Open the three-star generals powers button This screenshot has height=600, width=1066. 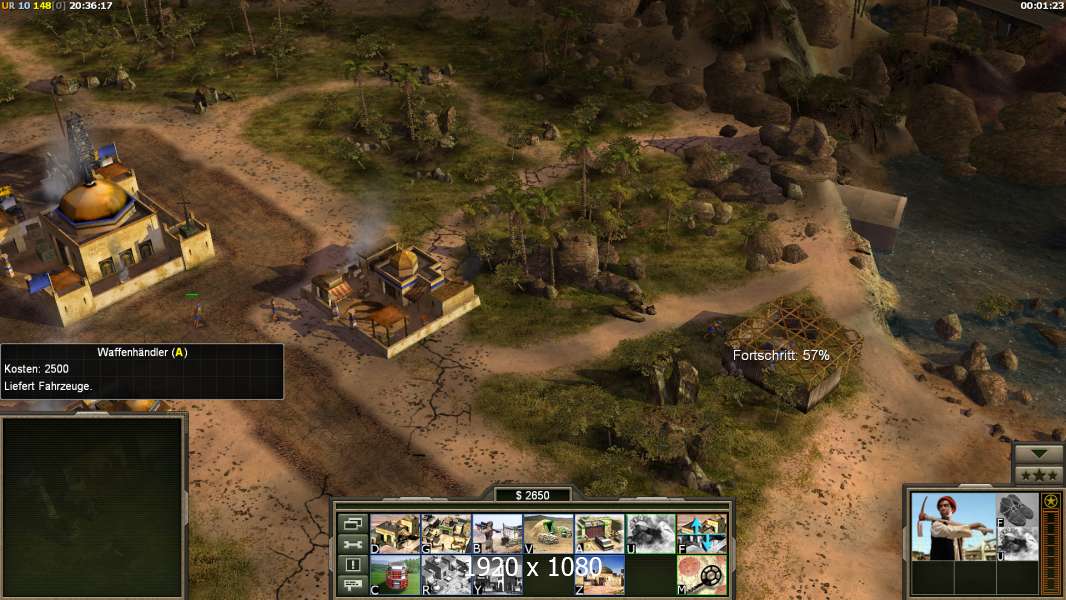point(1038,475)
